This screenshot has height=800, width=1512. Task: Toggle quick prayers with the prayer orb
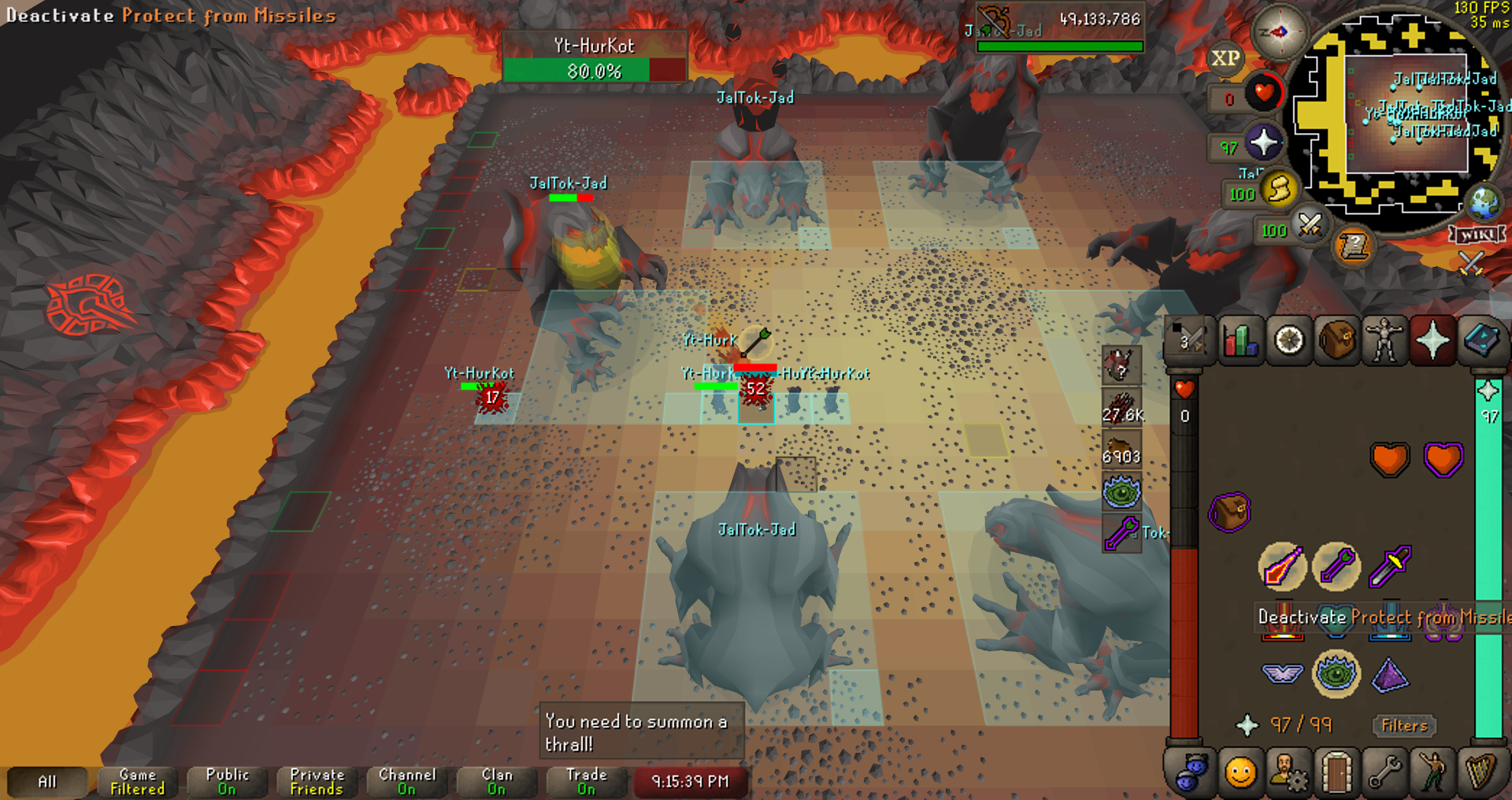(1263, 143)
